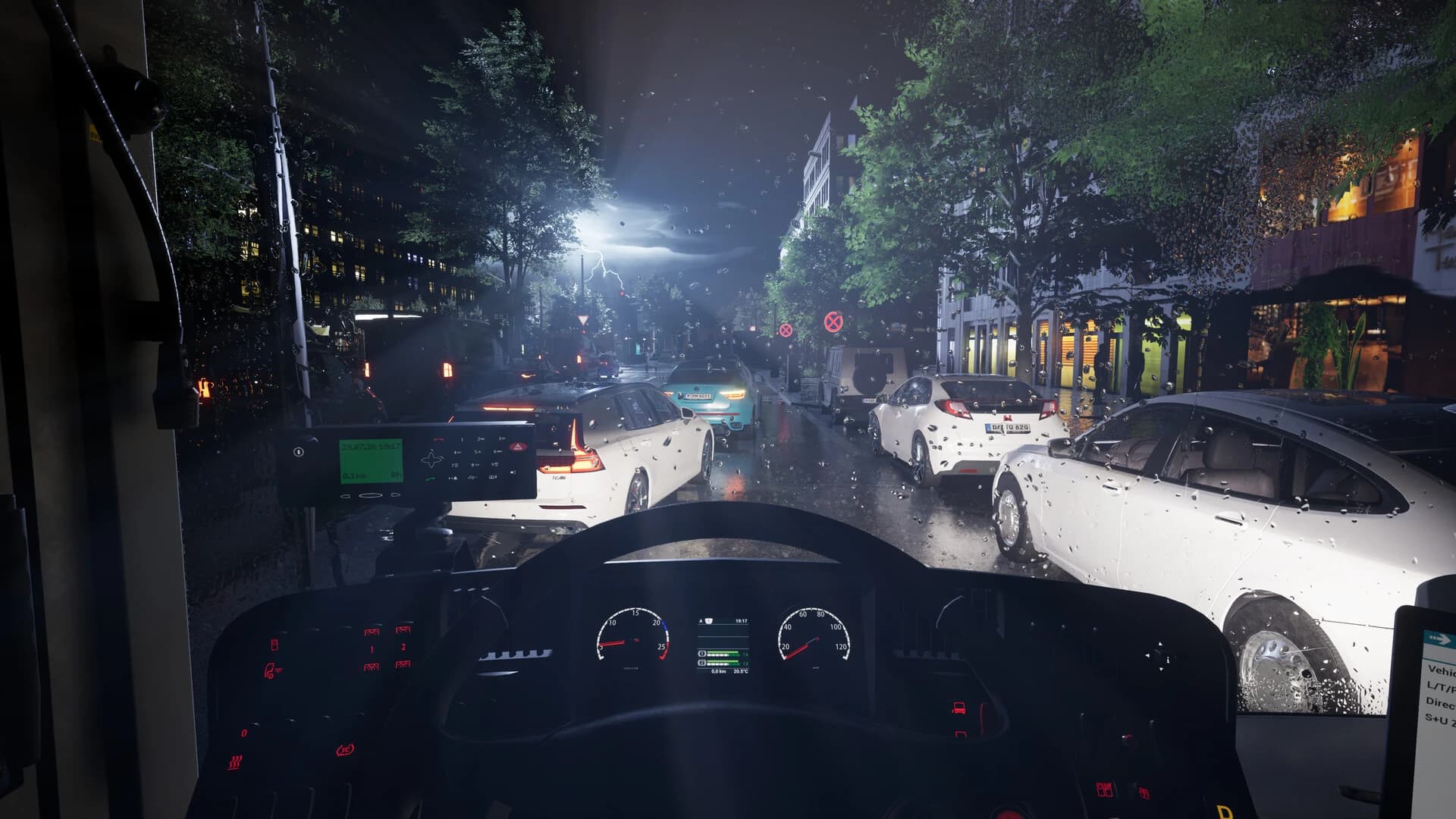The width and height of the screenshot is (1456, 819).
Task: Select the heating icon on the lower left dashboard
Action: point(235,762)
